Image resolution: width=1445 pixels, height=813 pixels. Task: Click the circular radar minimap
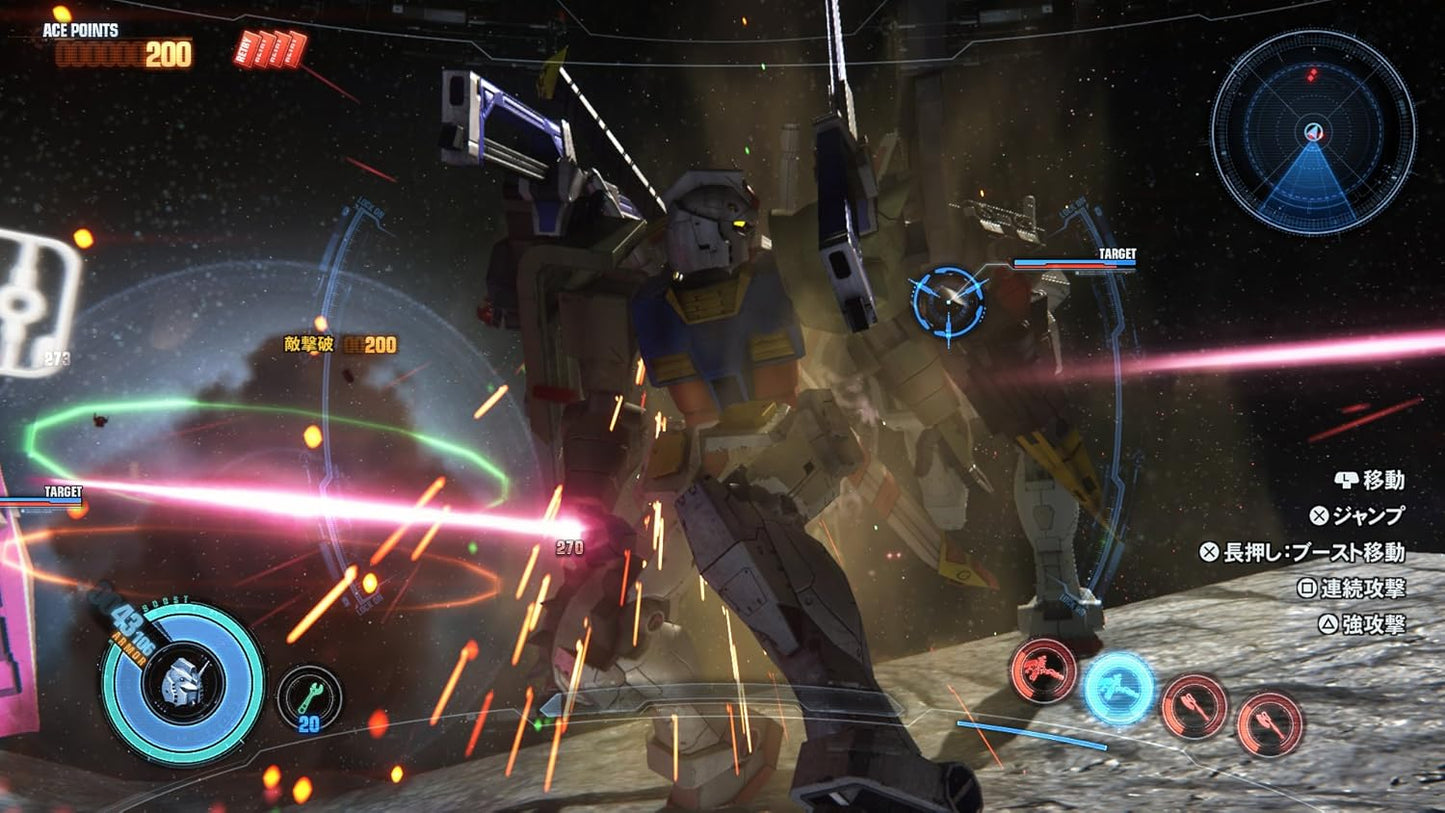1312,132
